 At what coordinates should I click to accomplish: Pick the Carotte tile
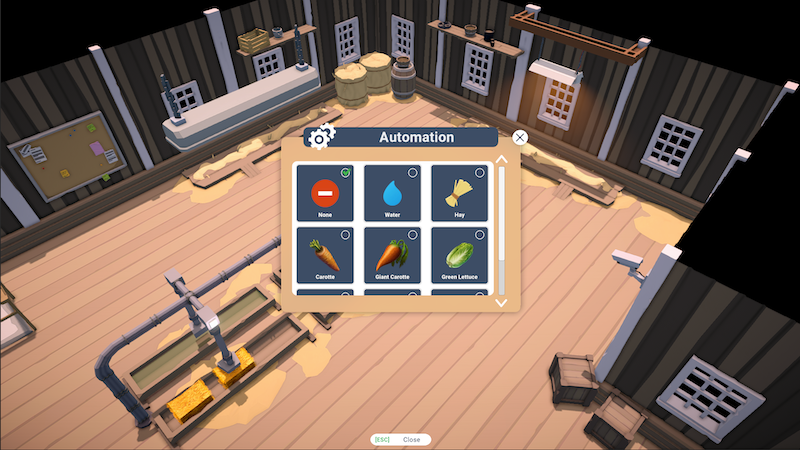(325, 254)
